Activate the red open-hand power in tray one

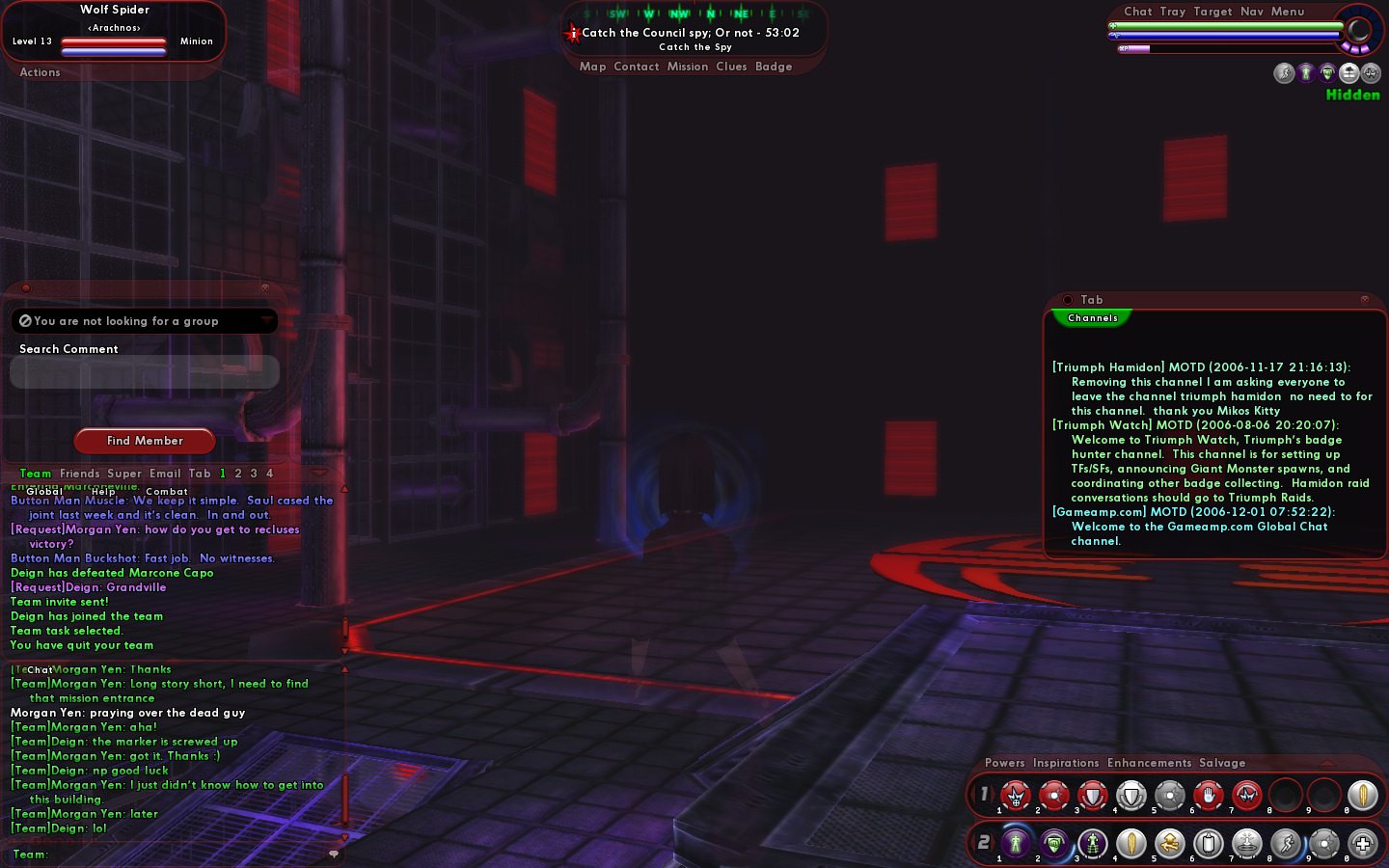[x=1208, y=796]
